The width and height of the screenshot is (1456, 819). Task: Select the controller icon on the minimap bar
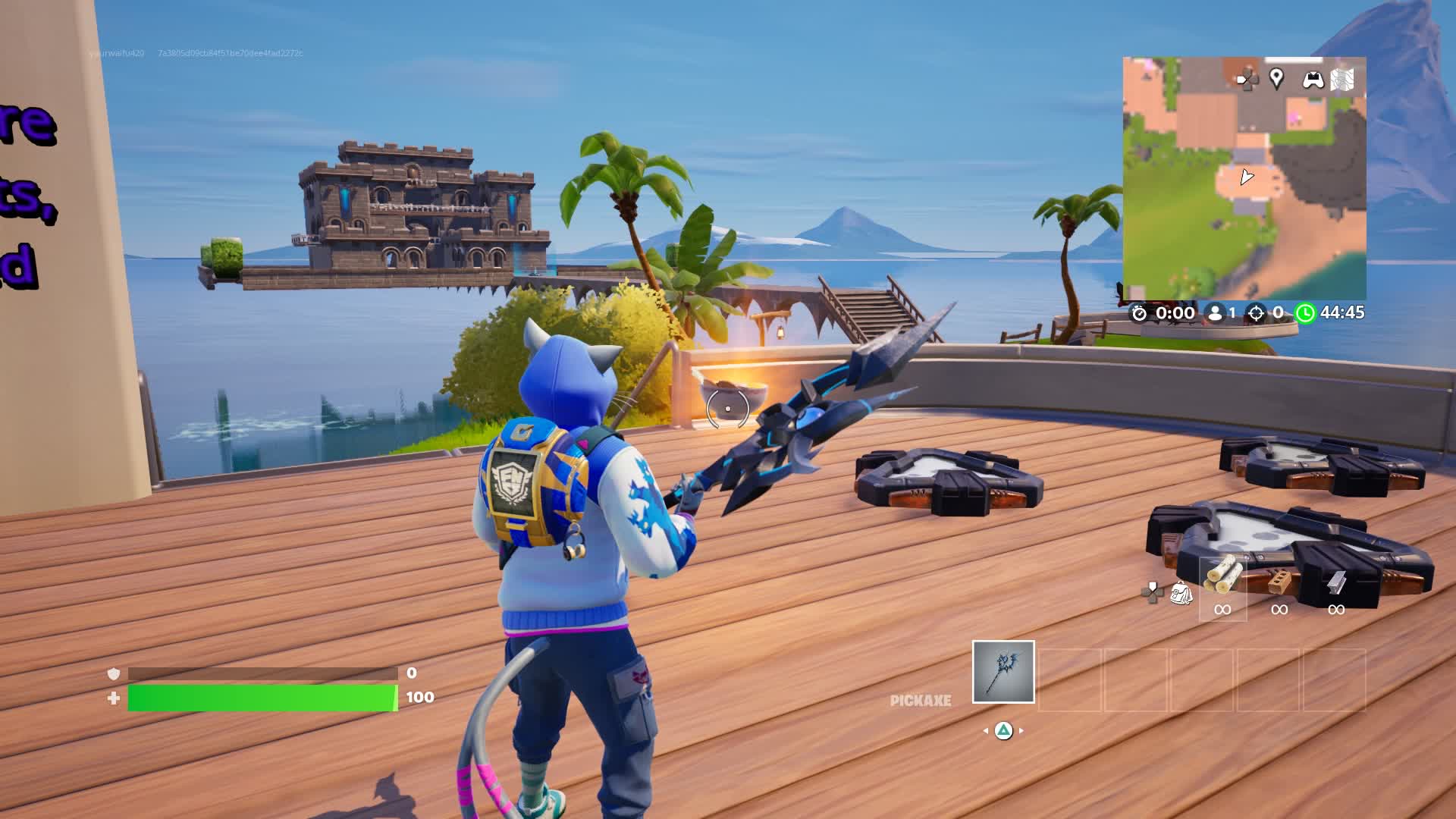(x=1312, y=80)
